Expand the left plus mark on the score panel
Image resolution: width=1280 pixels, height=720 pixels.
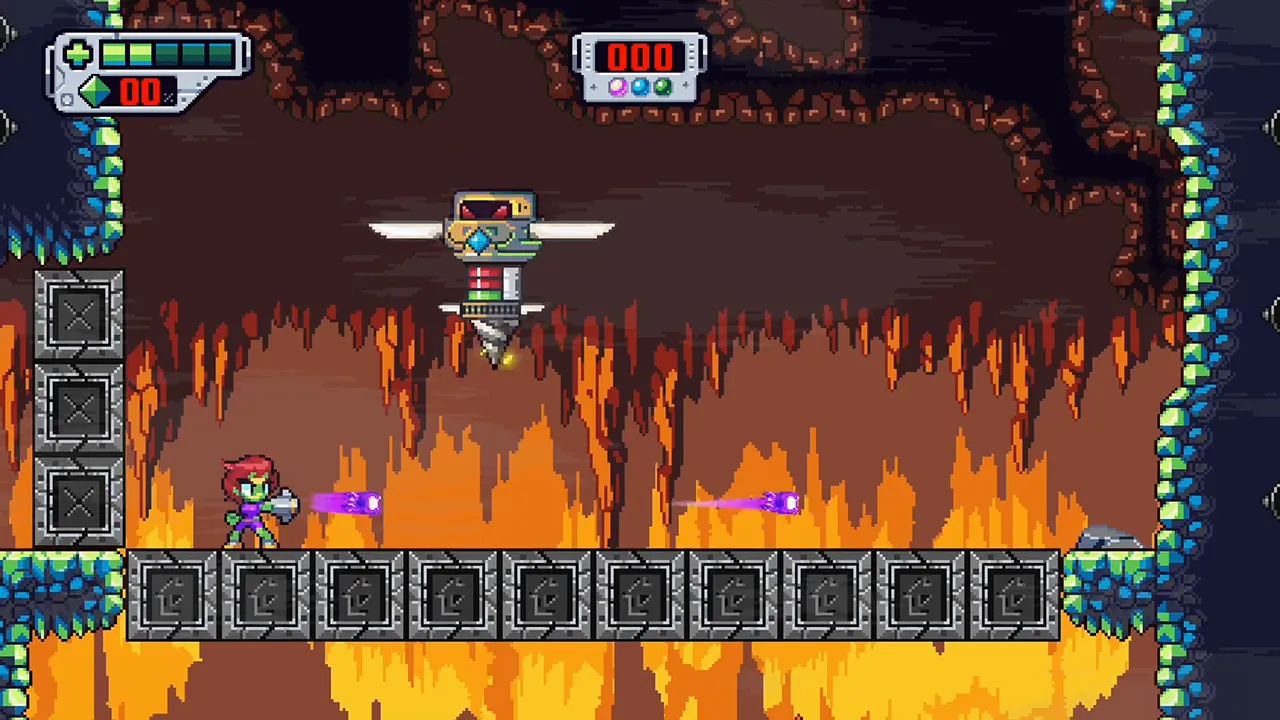tap(594, 87)
